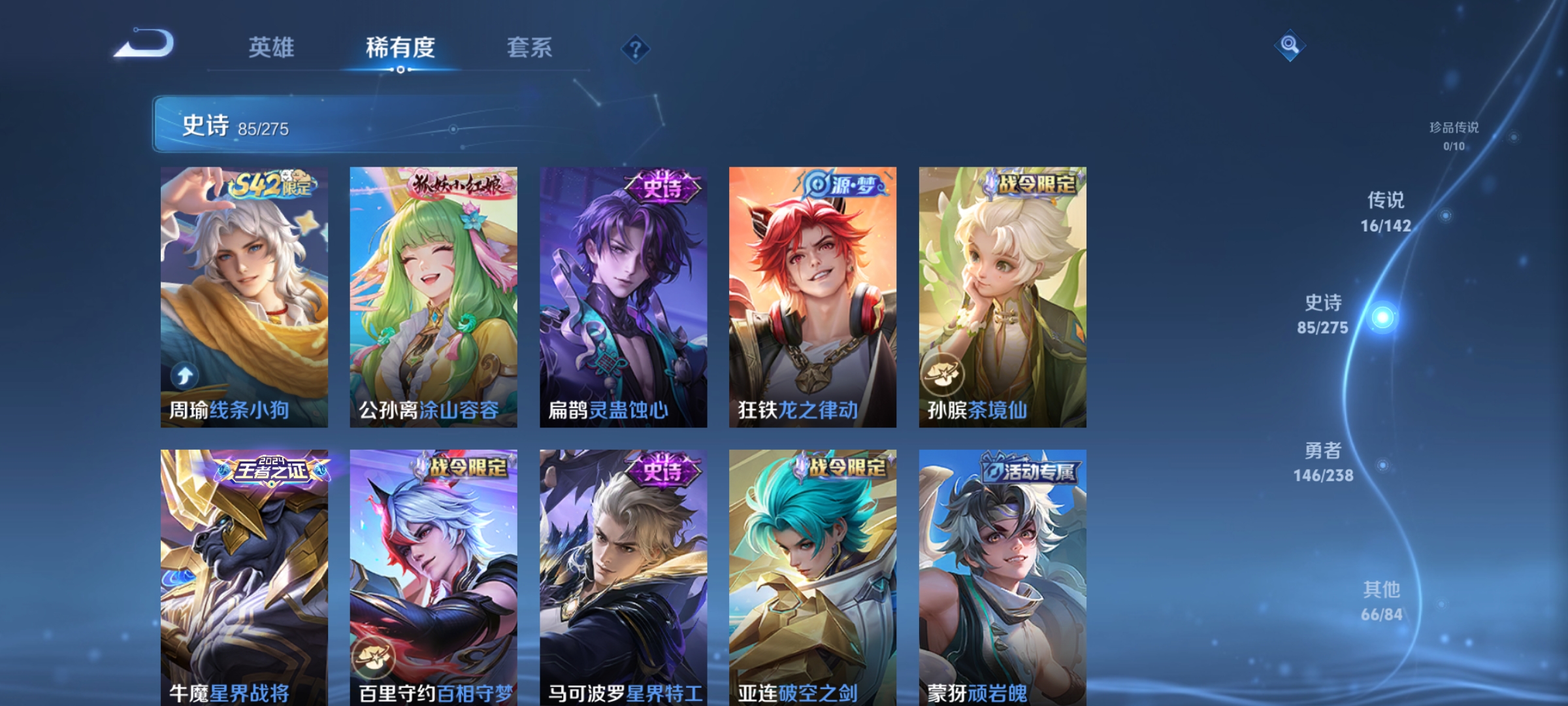The image size is (1568, 706).
Task: Open the search magnifier at the top right
Action: click(x=1290, y=46)
